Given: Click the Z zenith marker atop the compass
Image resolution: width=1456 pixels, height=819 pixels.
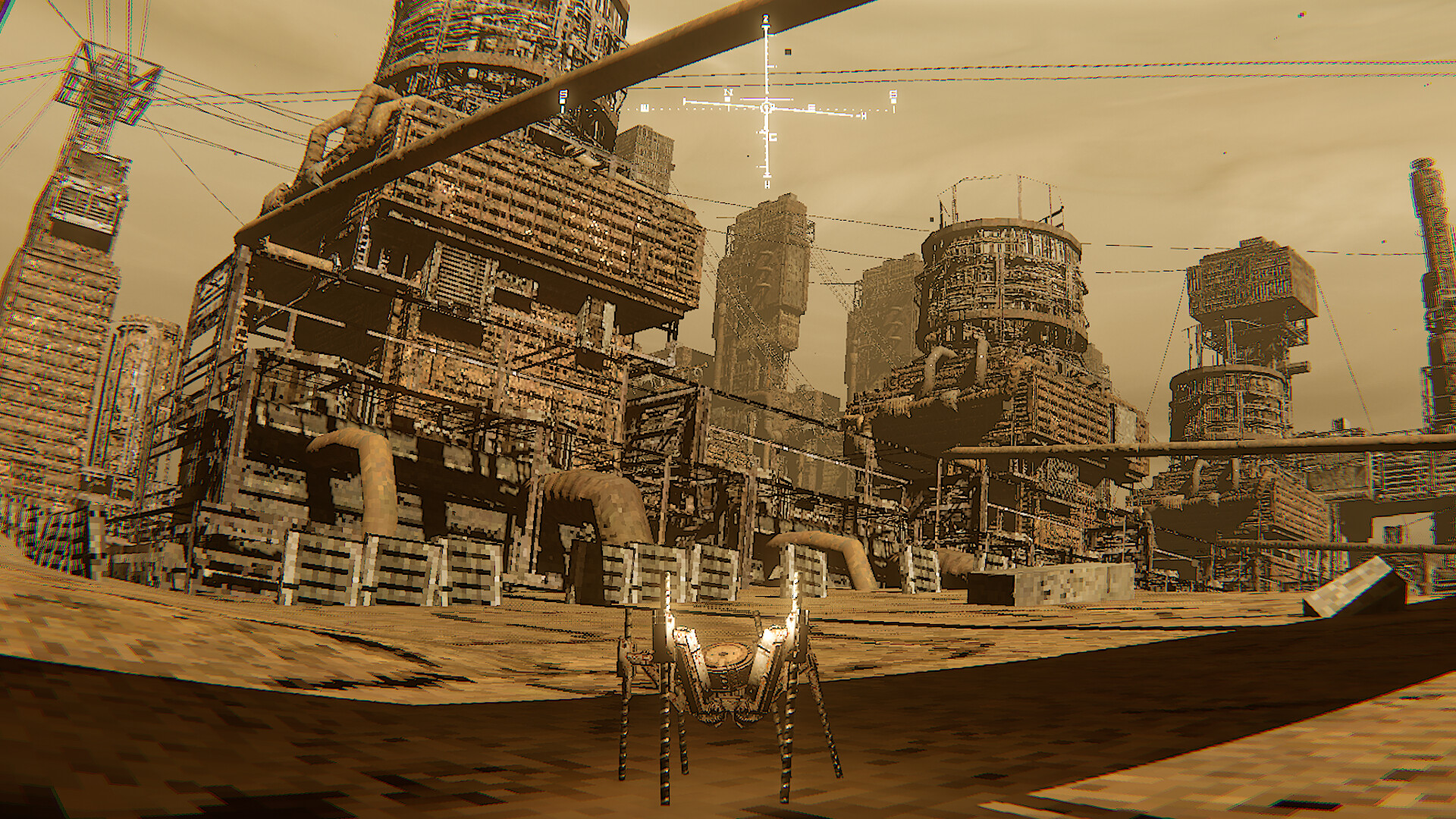Looking at the screenshot, I should pyautogui.click(x=765, y=18).
